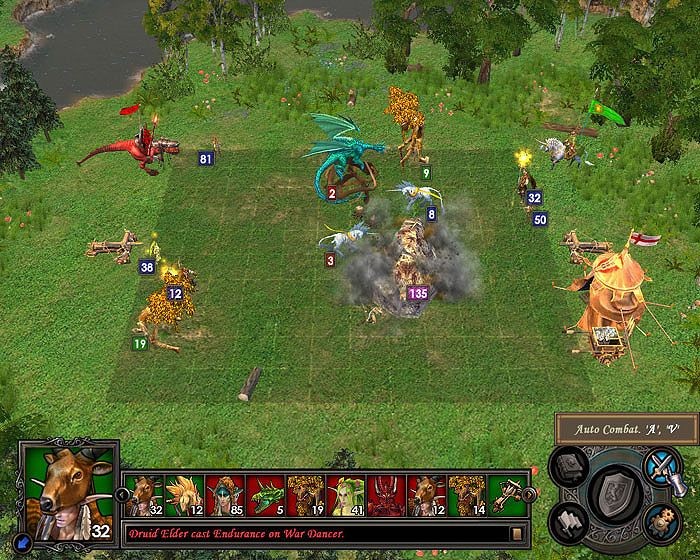The width and height of the screenshot is (700, 560).
Task: Pick the elf portrait showing 85
Action: click(x=222, y=494)
